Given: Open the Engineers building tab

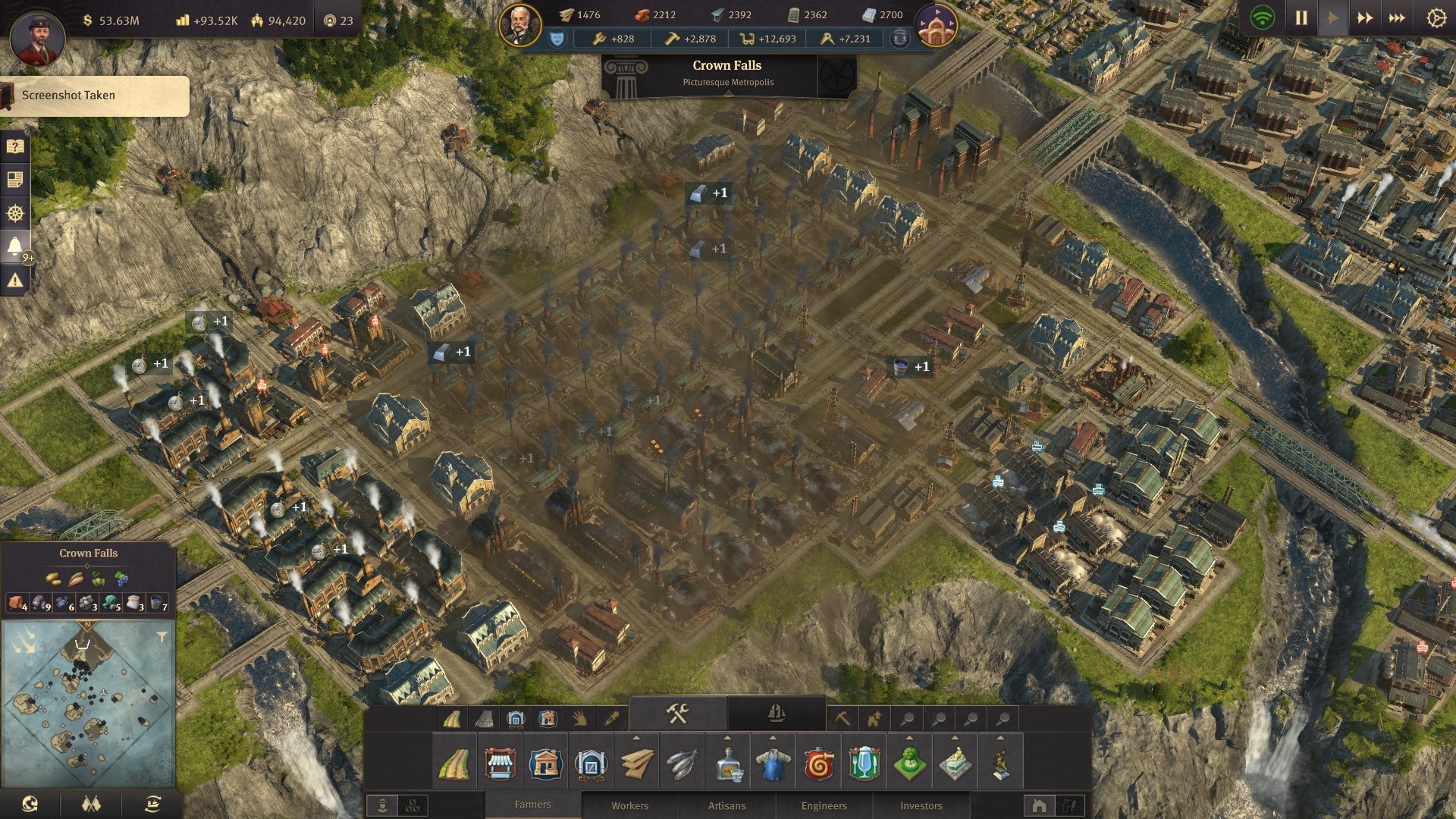Looking at the screenshot, I should pyautogui.click(x=824, y=805).
